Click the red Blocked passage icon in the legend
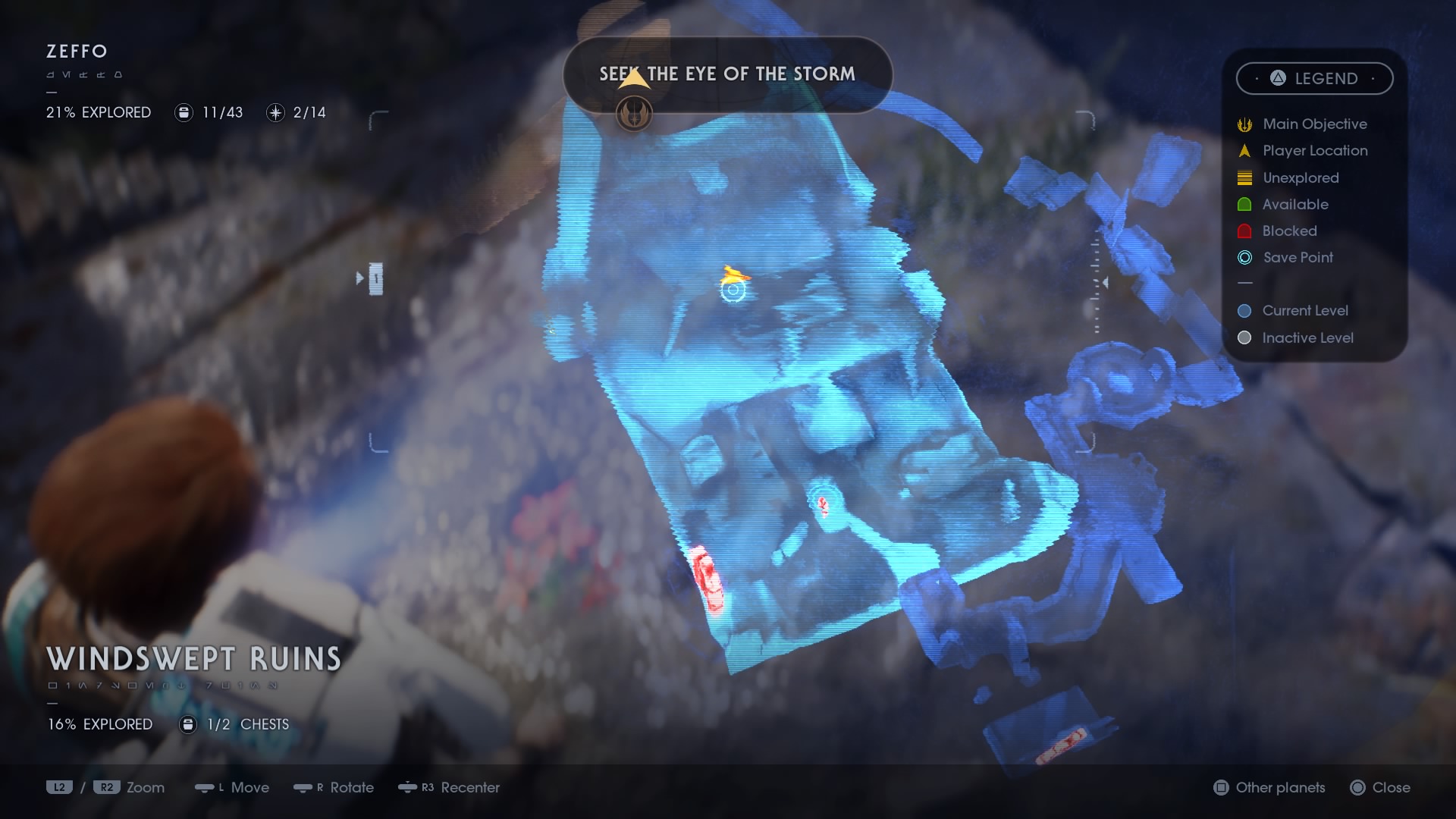1456x819 pixels. [x=1244, y=231]
